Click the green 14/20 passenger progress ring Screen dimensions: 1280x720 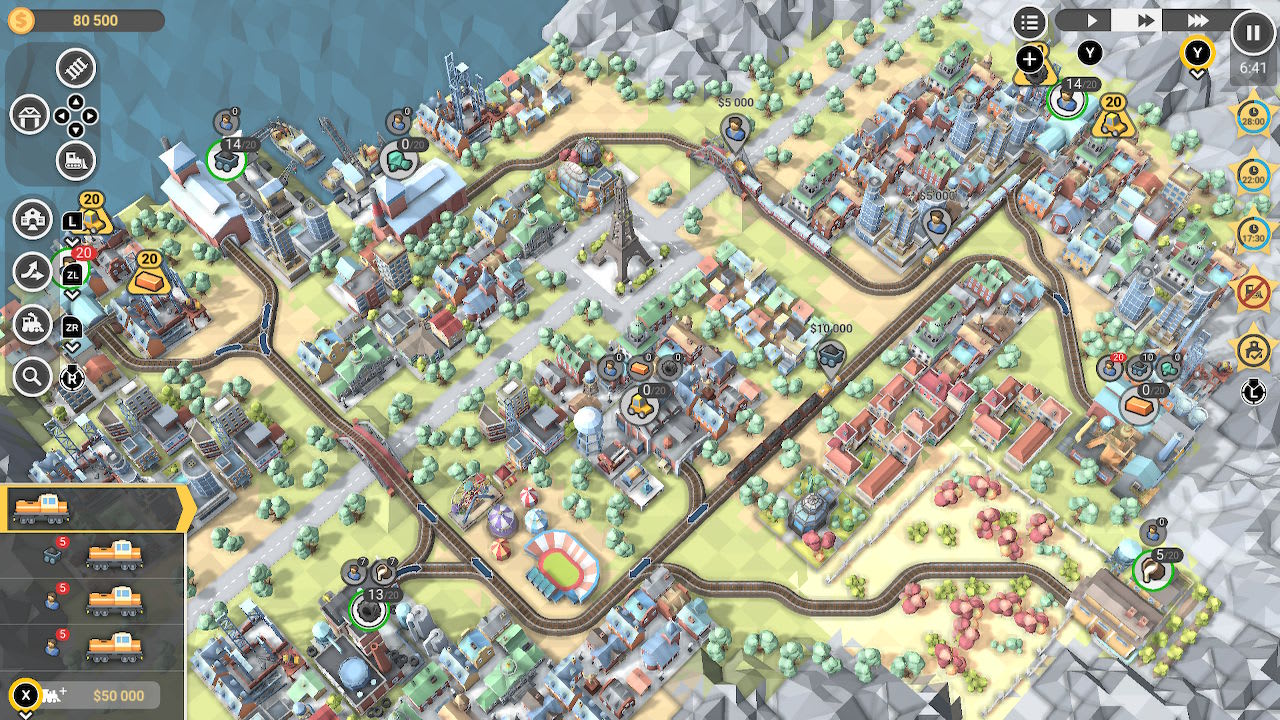(x=1068, y=100)
